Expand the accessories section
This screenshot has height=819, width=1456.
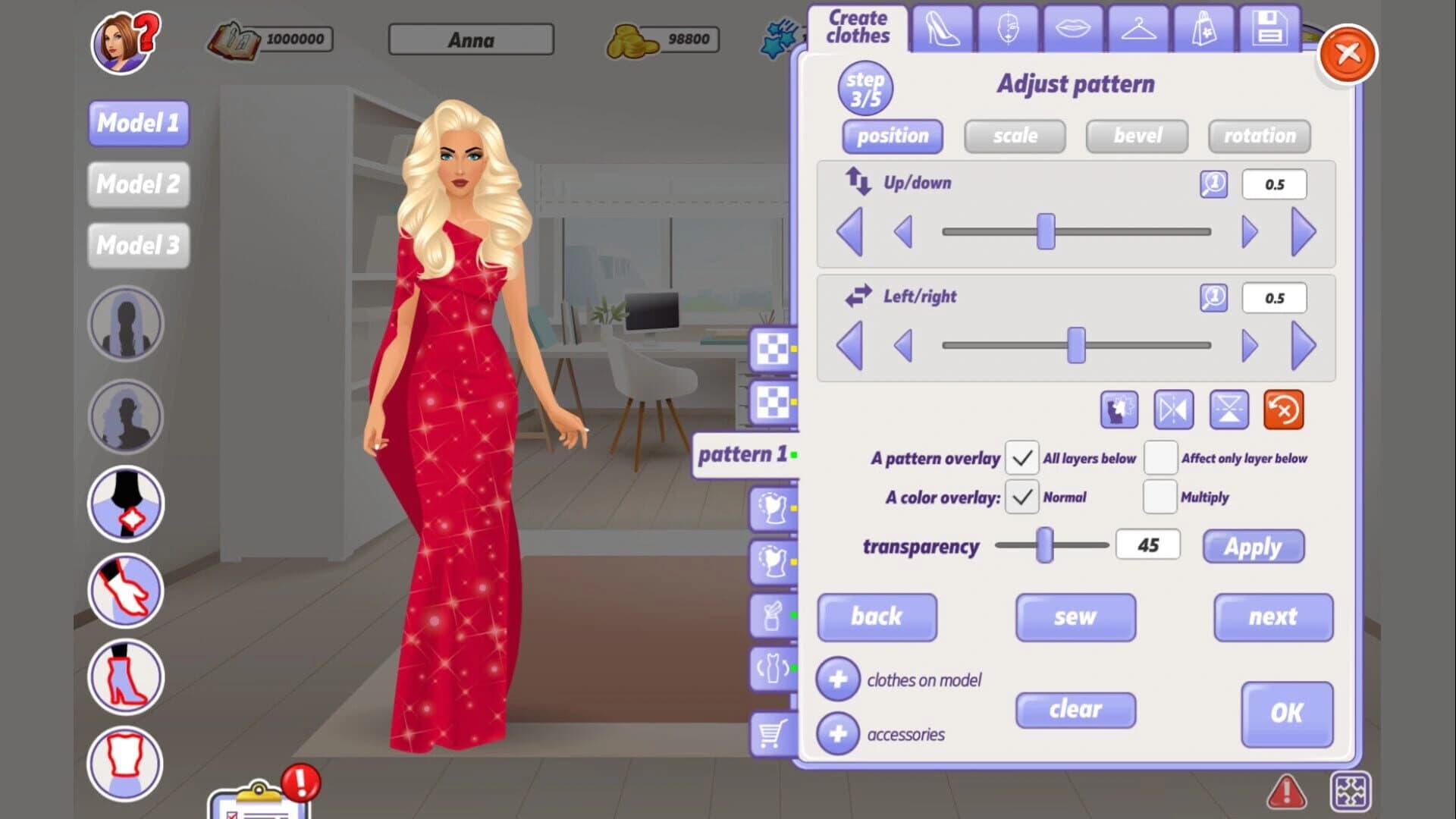click(837, 733)
